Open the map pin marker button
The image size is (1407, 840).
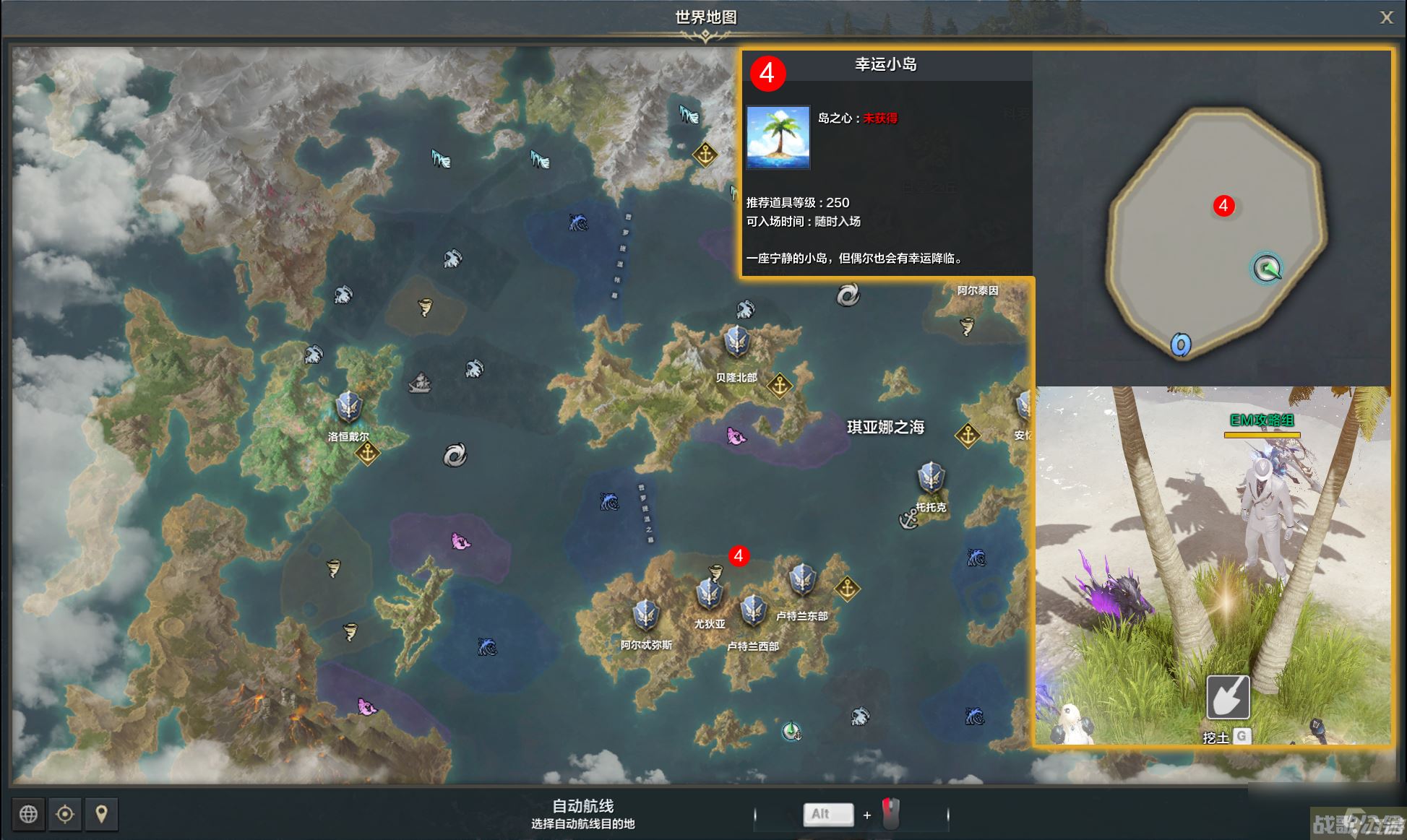tap(101, 814)
